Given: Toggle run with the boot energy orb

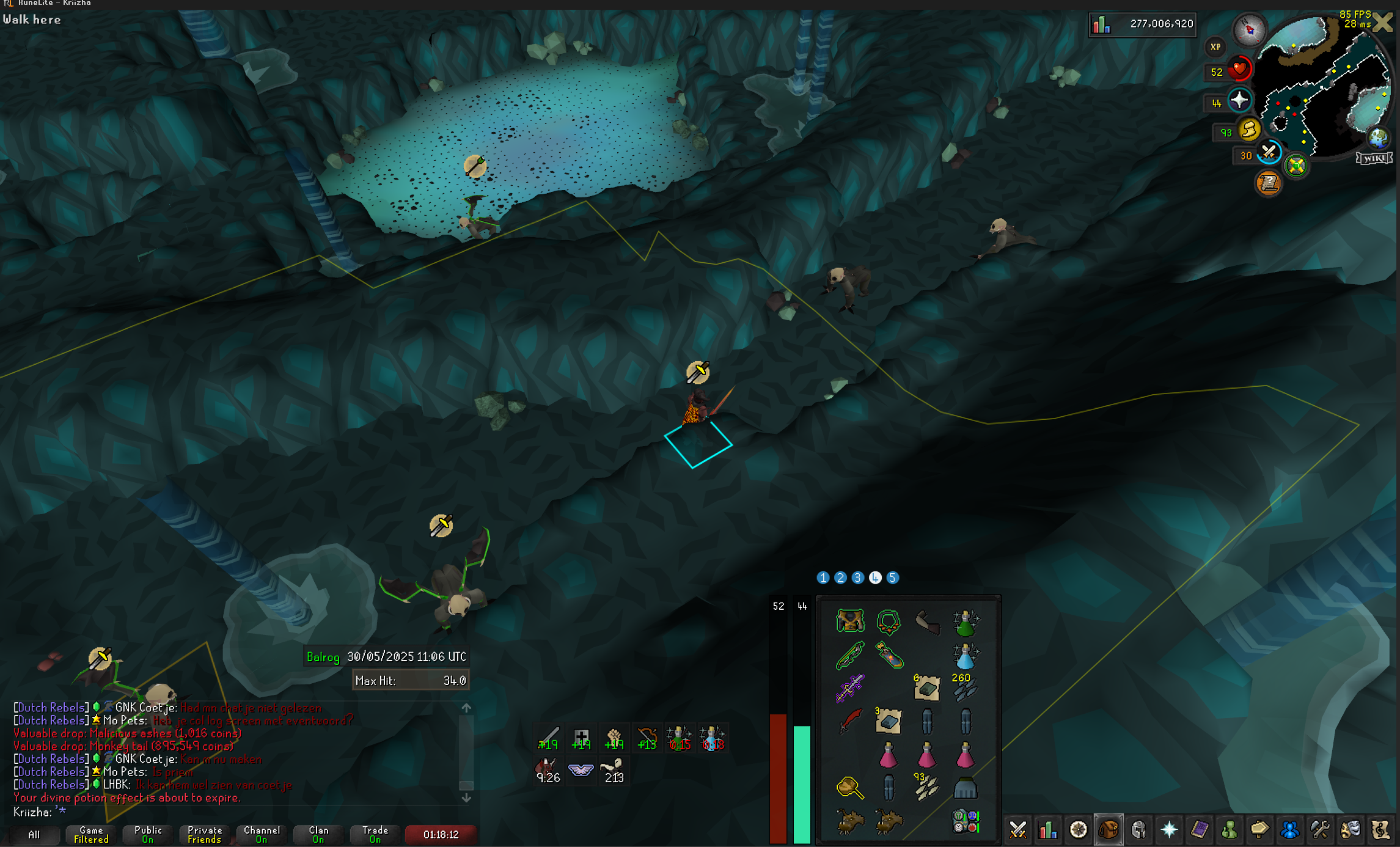Looking at the screenshot, I should pos(1249,130).
